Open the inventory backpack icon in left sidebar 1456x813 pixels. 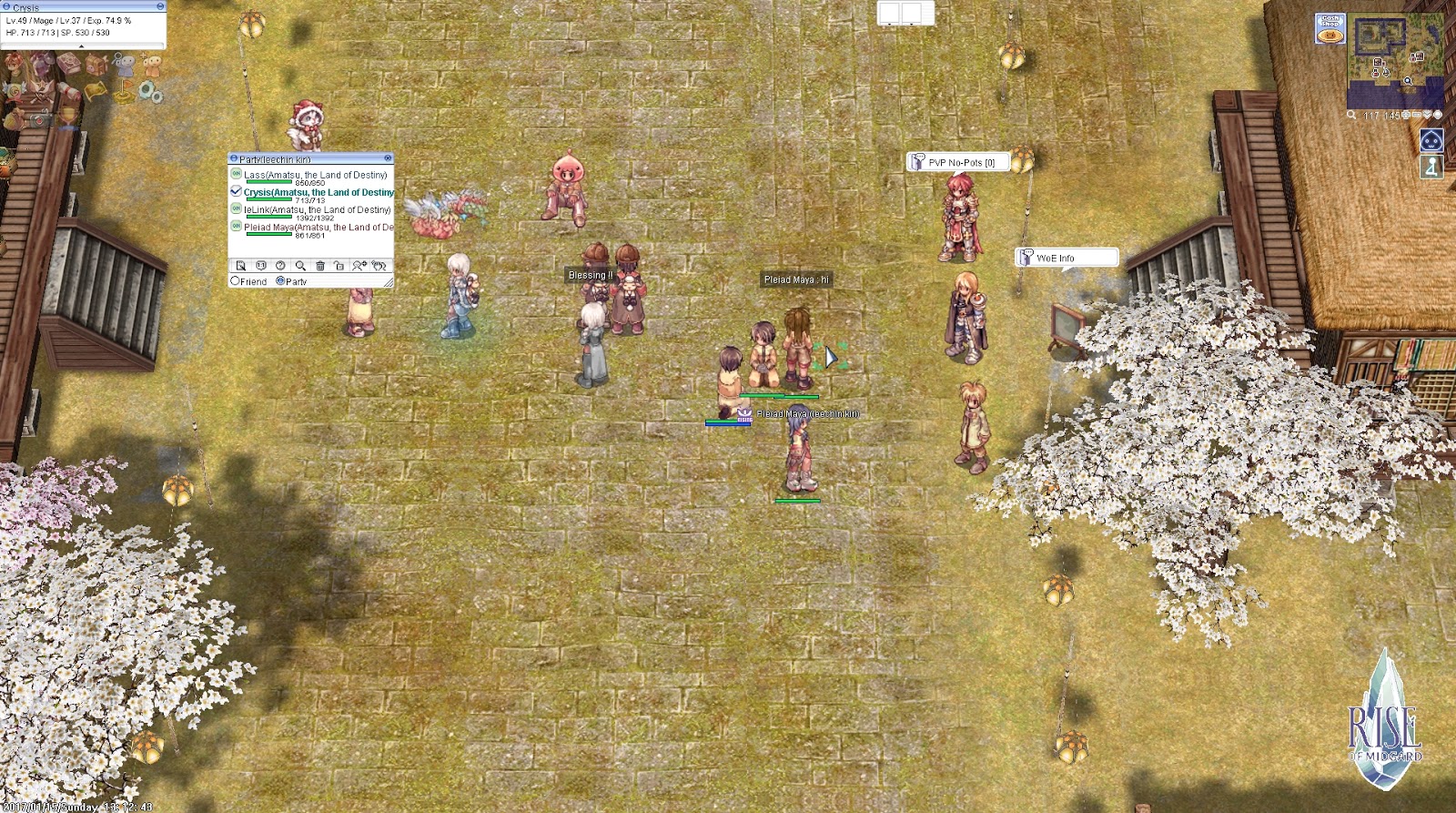coord(96,65)
